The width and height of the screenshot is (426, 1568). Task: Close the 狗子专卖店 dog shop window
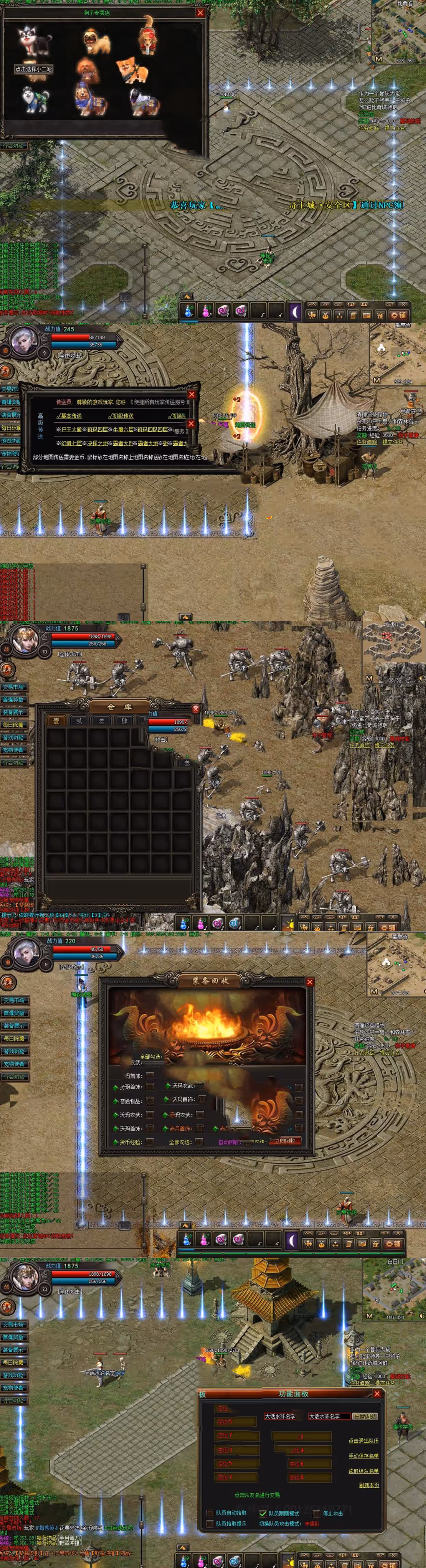point(200,13)
